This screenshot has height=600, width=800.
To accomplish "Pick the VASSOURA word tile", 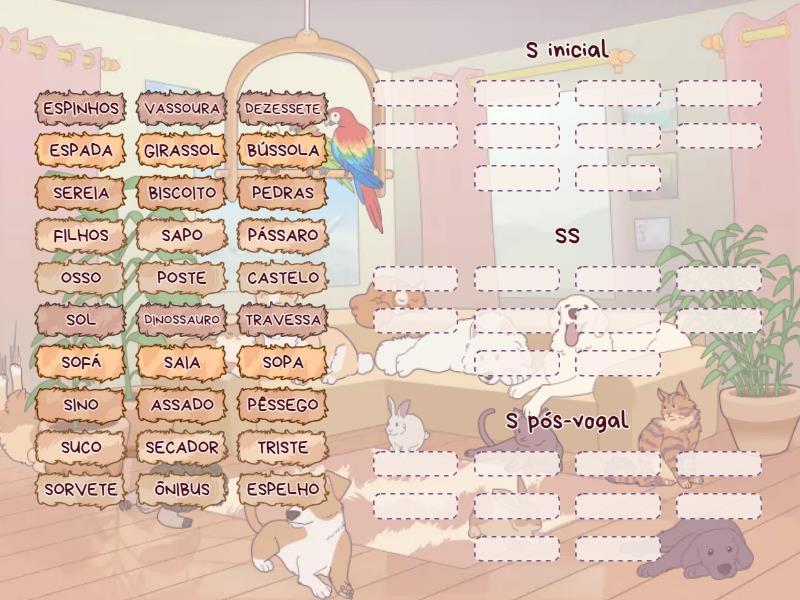I will (x=182, y=108).
